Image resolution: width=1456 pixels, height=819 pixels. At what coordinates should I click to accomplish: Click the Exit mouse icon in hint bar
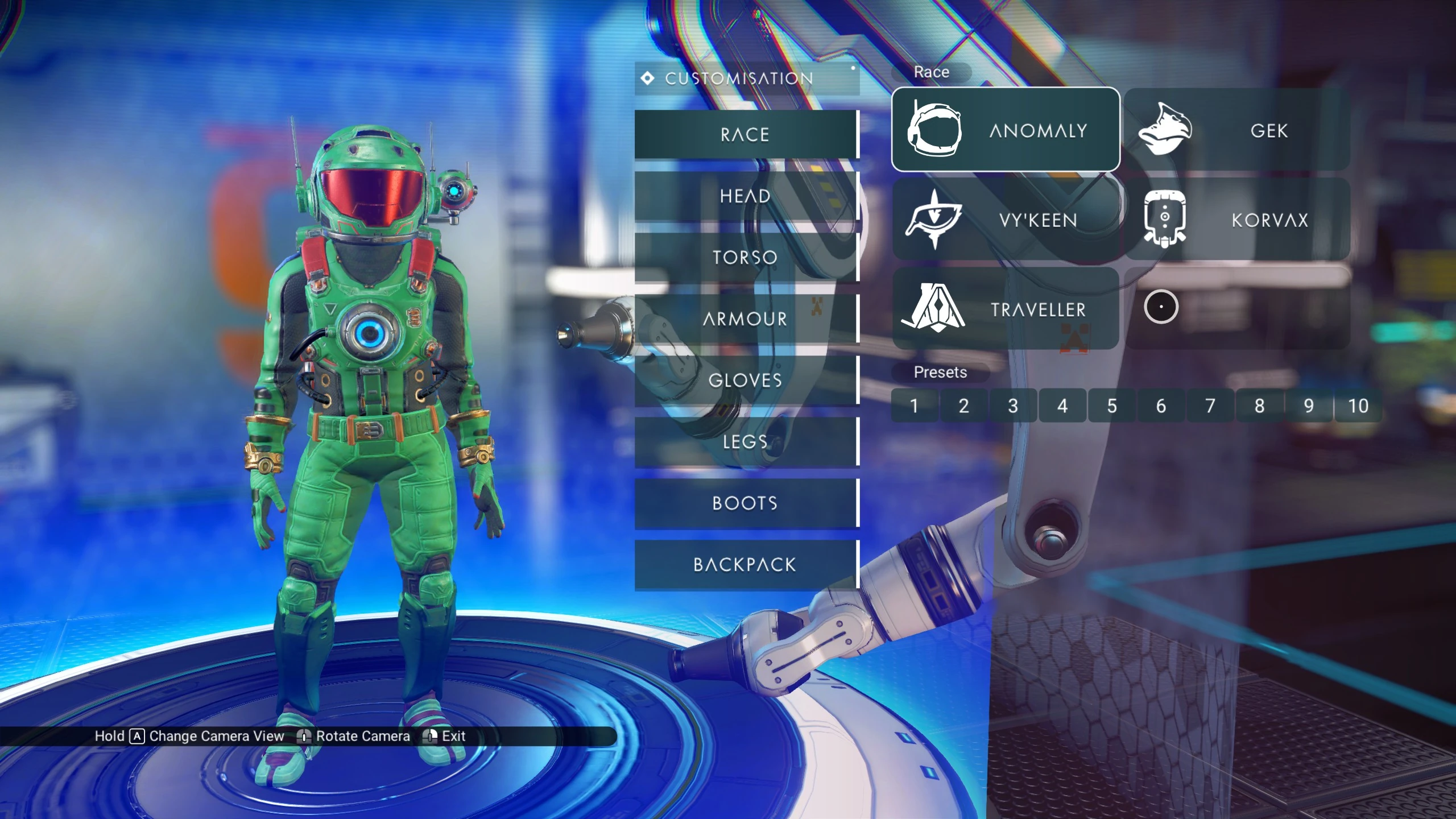coord(431,735)
